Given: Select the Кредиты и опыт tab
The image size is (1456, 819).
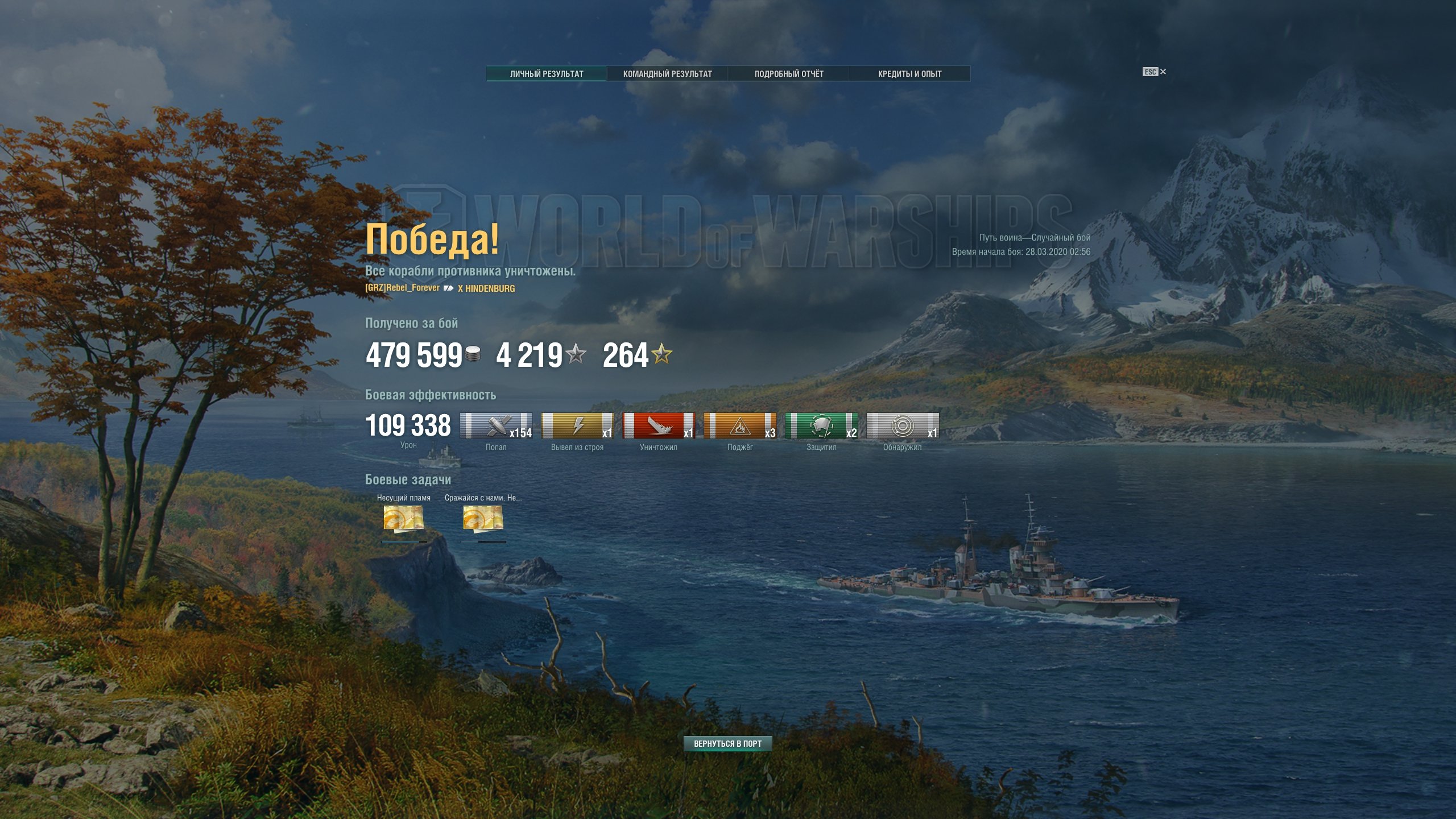Looking at the screenshot, I should click(x=909, y=74).
